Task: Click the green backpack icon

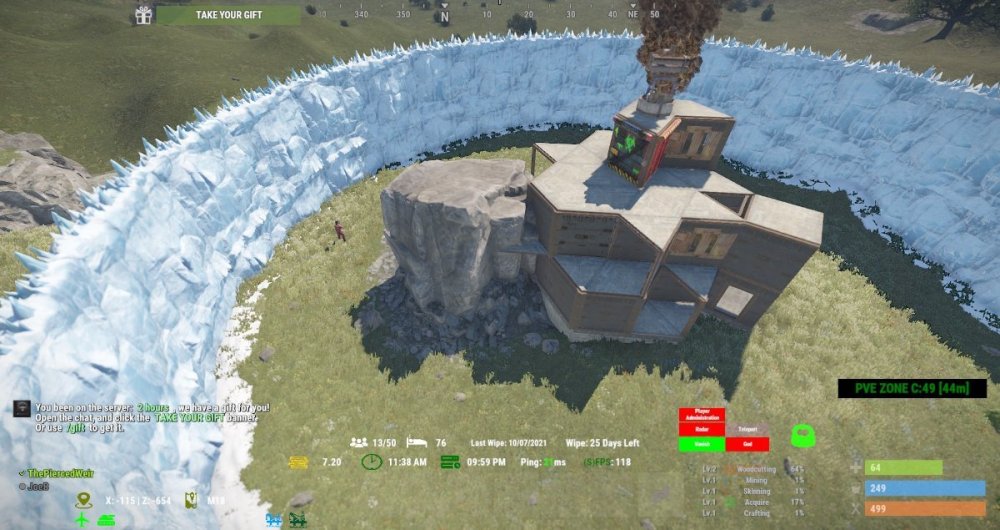Action: tap(801, 436)
